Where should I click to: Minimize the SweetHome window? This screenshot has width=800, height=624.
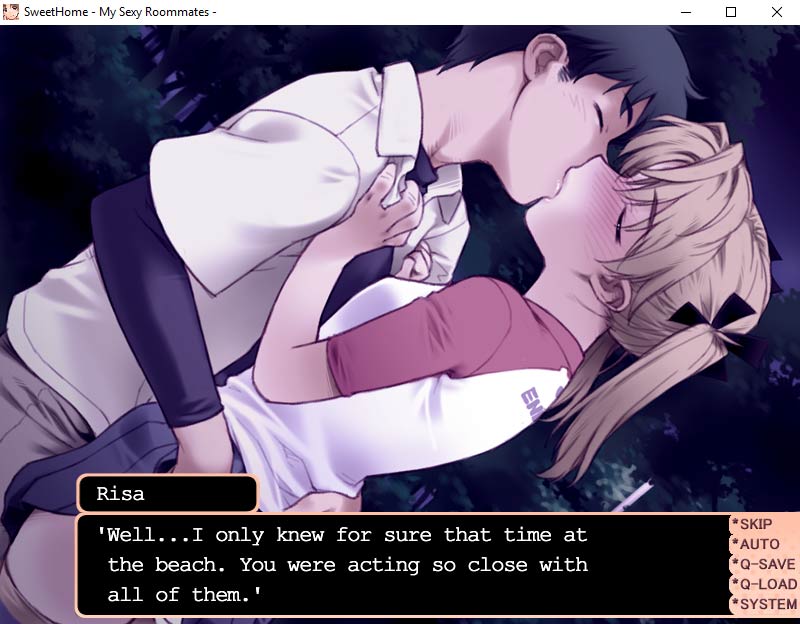pyautogui.click(x=686, y=12)
